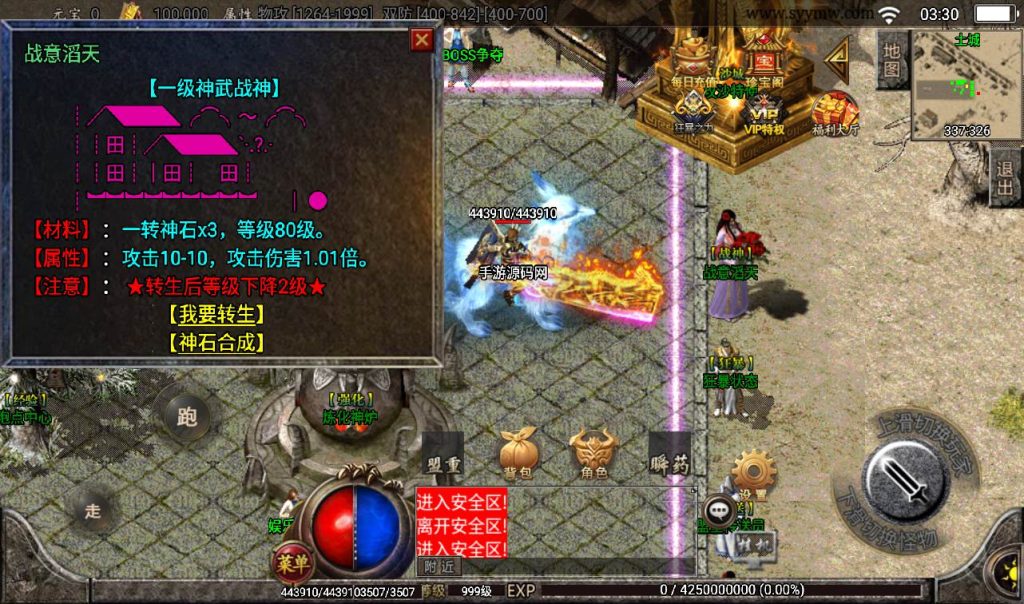
Task: Open the 狂暴之力 icon
Action: click(692, 112)
